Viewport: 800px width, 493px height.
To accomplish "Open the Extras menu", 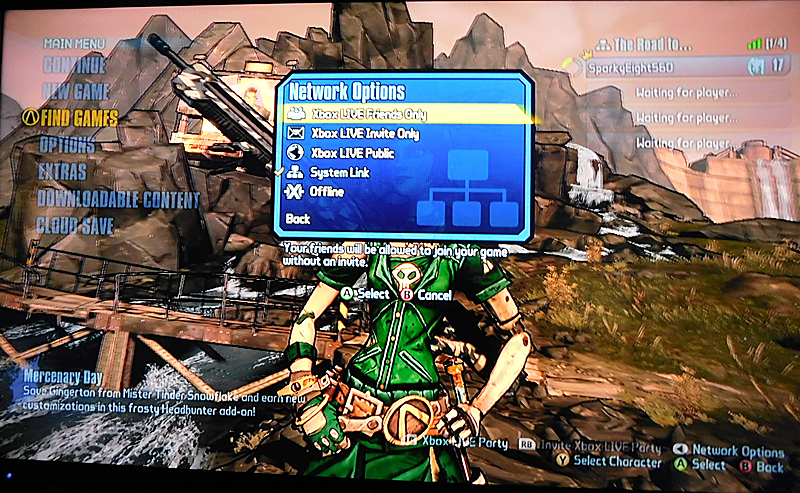I will pyautogui.click(x=62, y=171).
